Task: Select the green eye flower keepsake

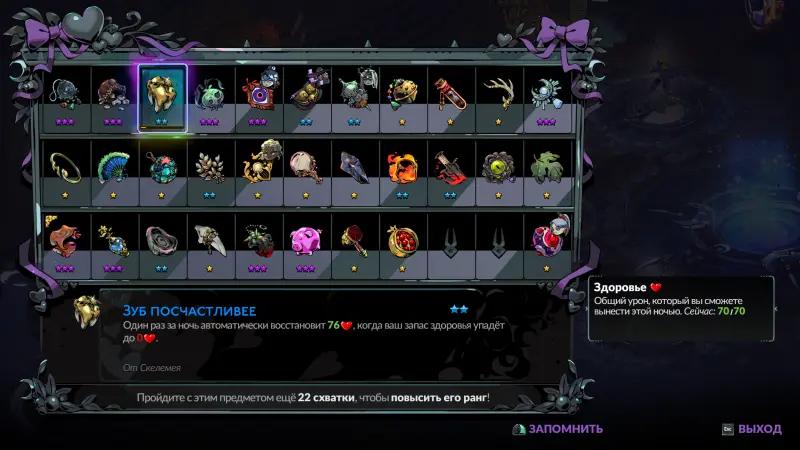Action: [497, 165]
